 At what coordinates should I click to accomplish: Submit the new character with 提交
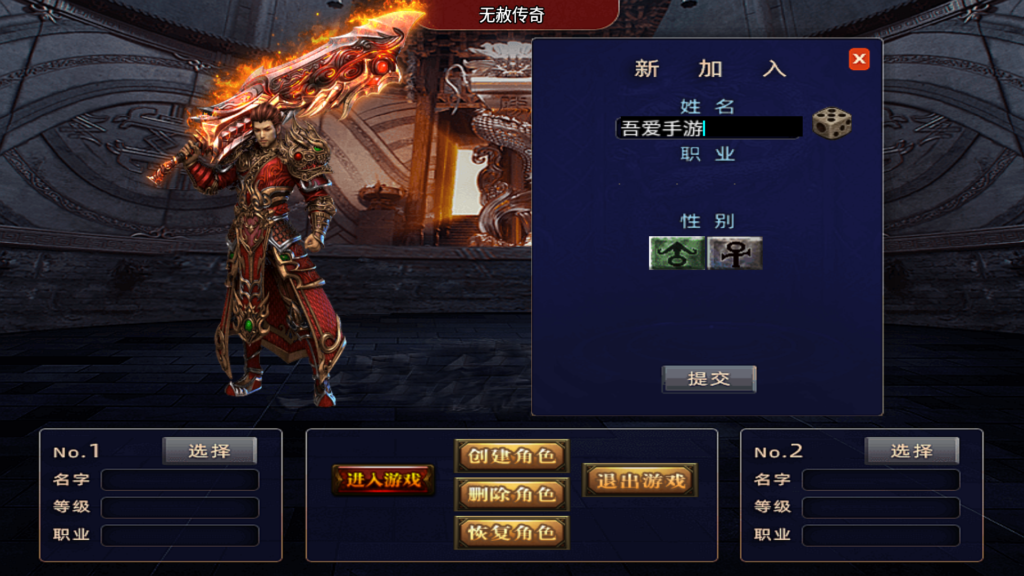tap(709, 379)
